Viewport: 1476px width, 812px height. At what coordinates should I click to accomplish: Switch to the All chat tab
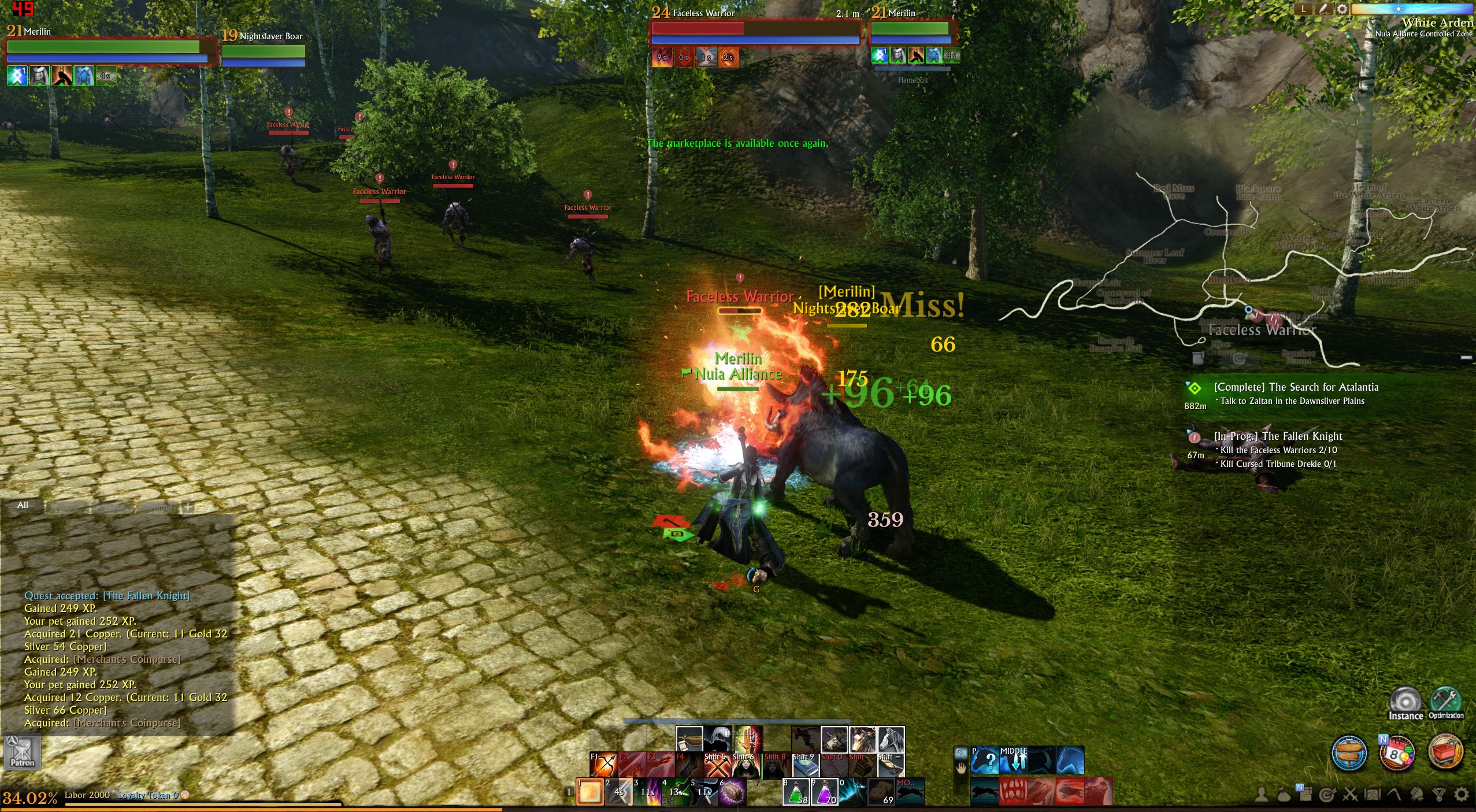point(23,505)
